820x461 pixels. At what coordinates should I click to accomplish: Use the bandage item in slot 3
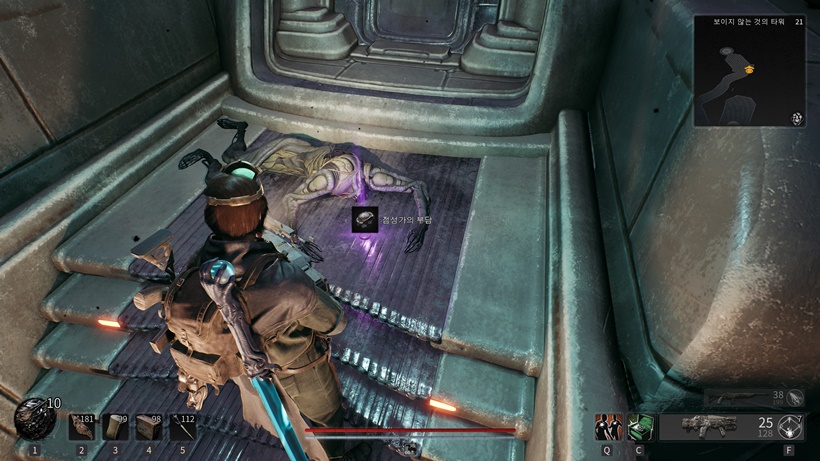coord(116,427)
